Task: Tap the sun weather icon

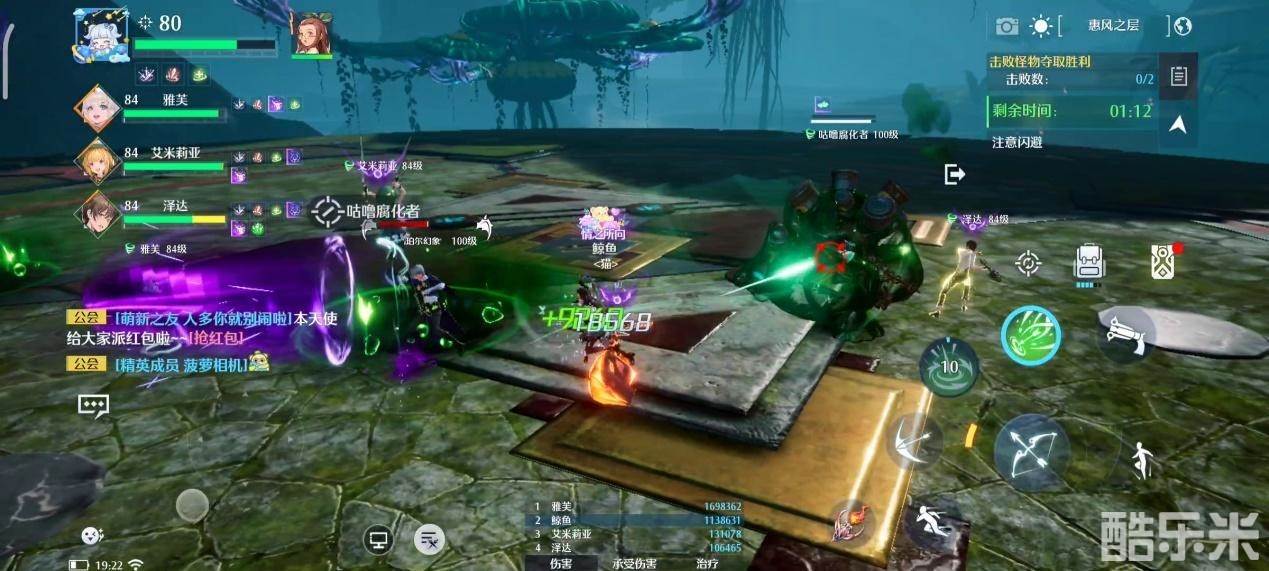Action: coord(1042,26)
